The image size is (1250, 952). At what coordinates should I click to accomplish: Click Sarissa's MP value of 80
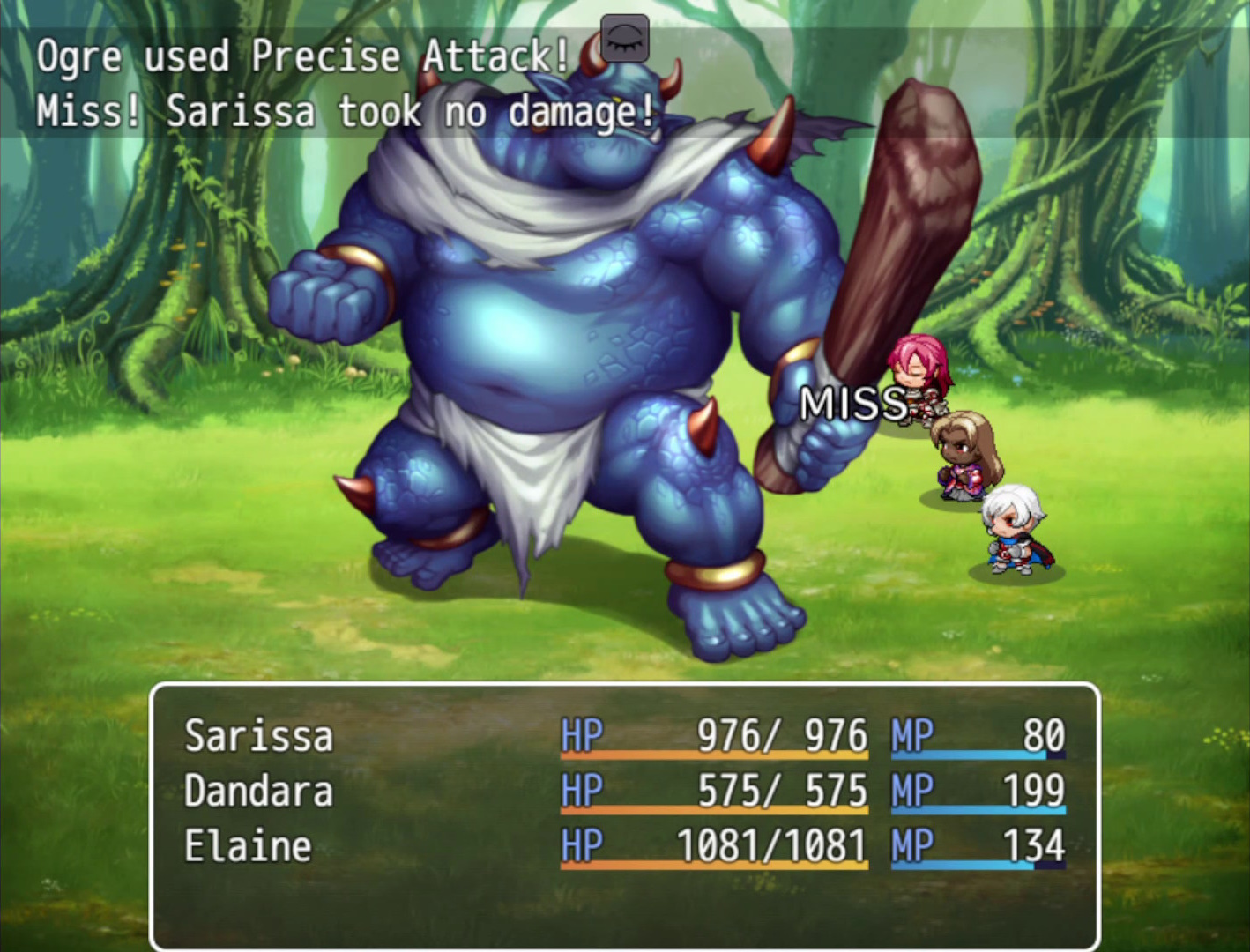point(1045,733)
